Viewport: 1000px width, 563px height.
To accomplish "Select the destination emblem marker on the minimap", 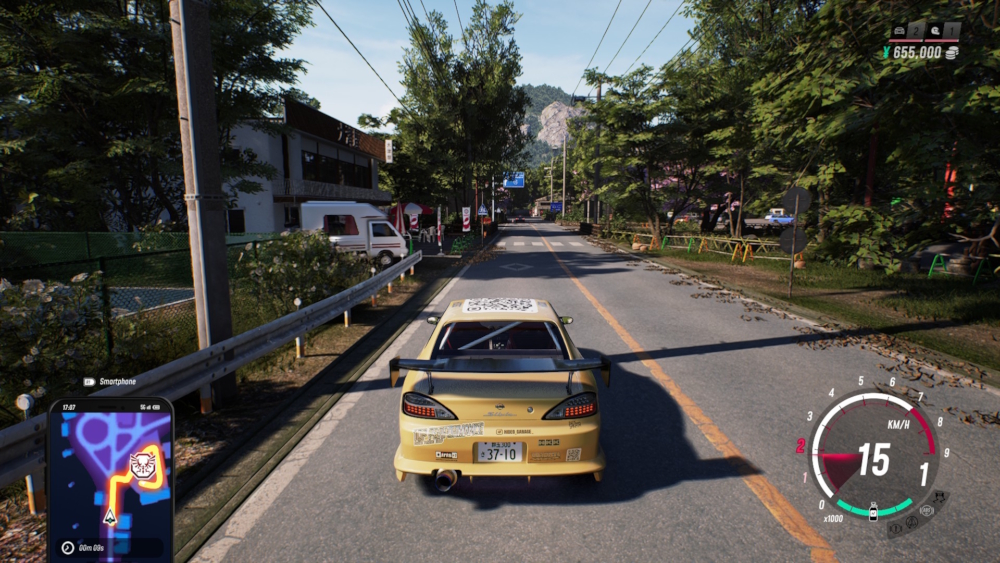I will coord(142,464).
